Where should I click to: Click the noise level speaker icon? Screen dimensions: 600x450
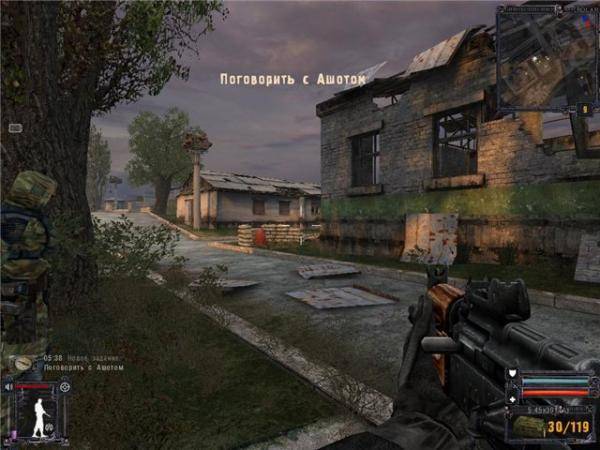[x=9, y=386]
